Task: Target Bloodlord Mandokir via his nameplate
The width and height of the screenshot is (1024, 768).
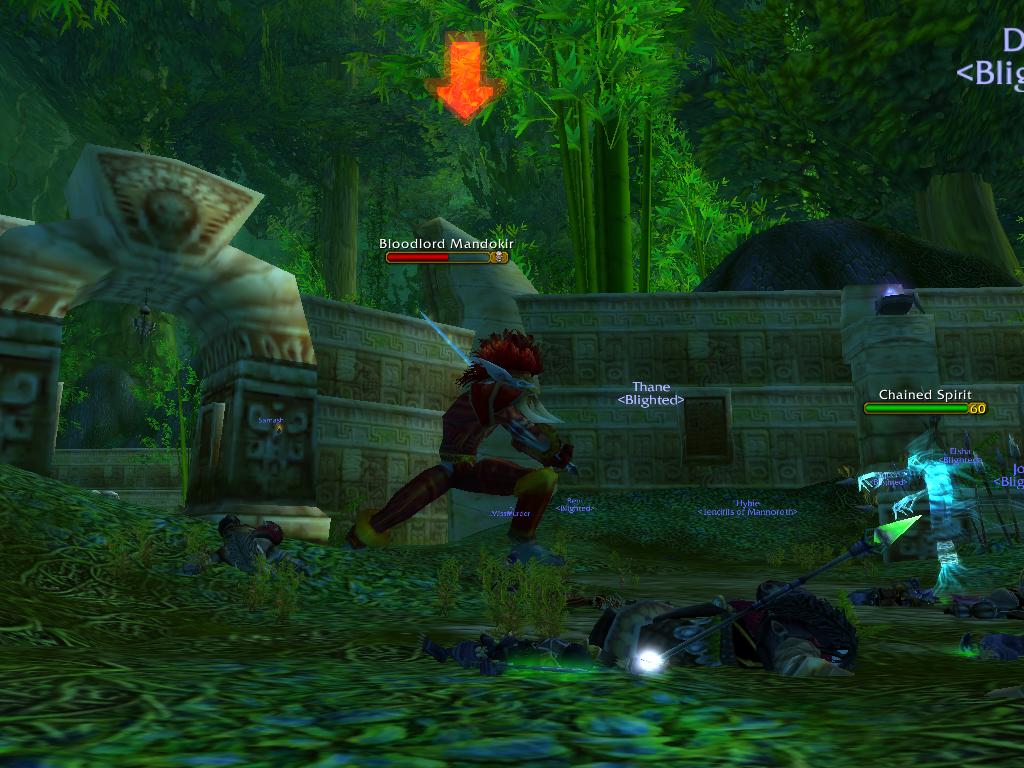Action: (446, 257)
